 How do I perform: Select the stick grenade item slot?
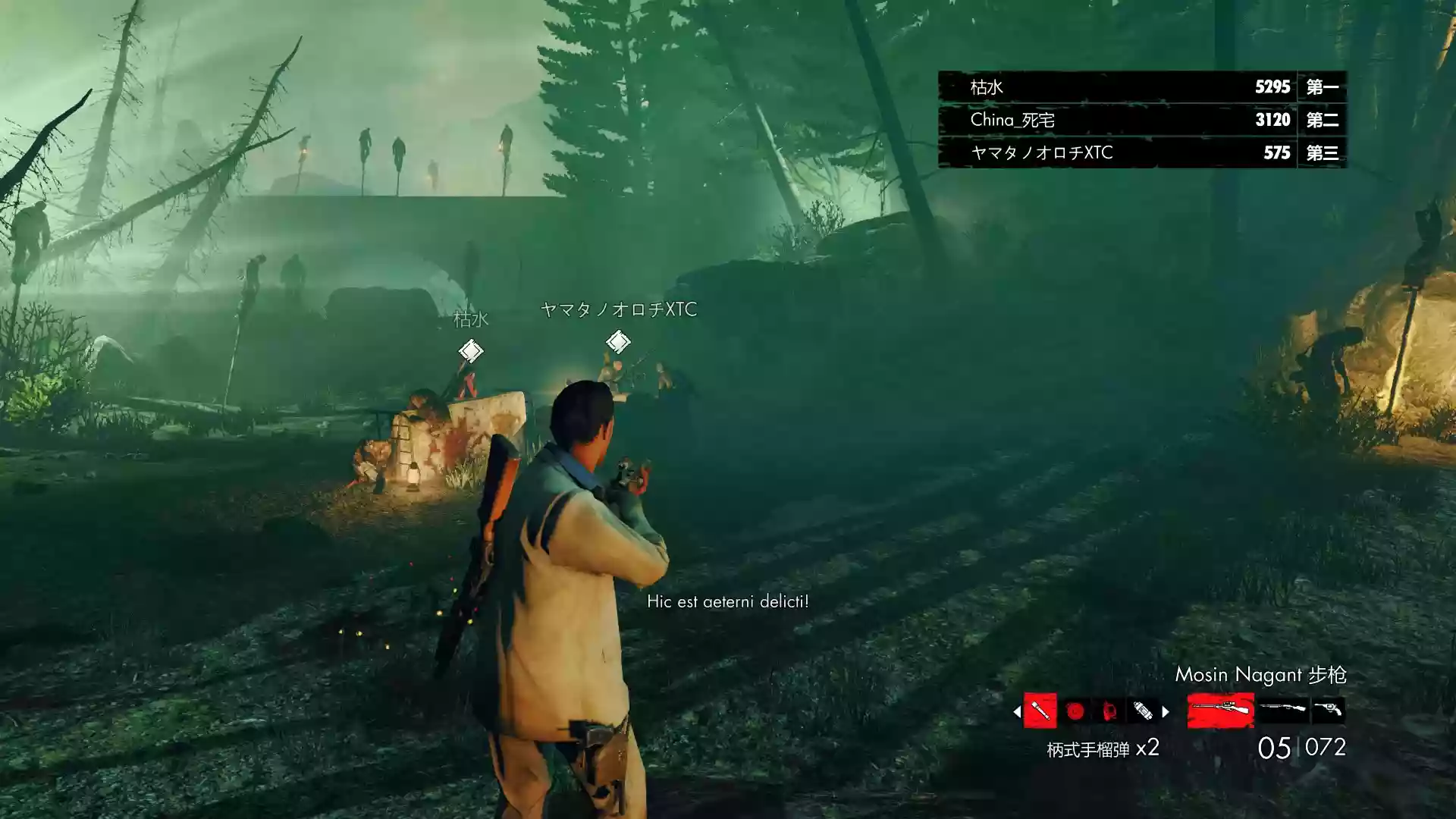coord(1040,711)
